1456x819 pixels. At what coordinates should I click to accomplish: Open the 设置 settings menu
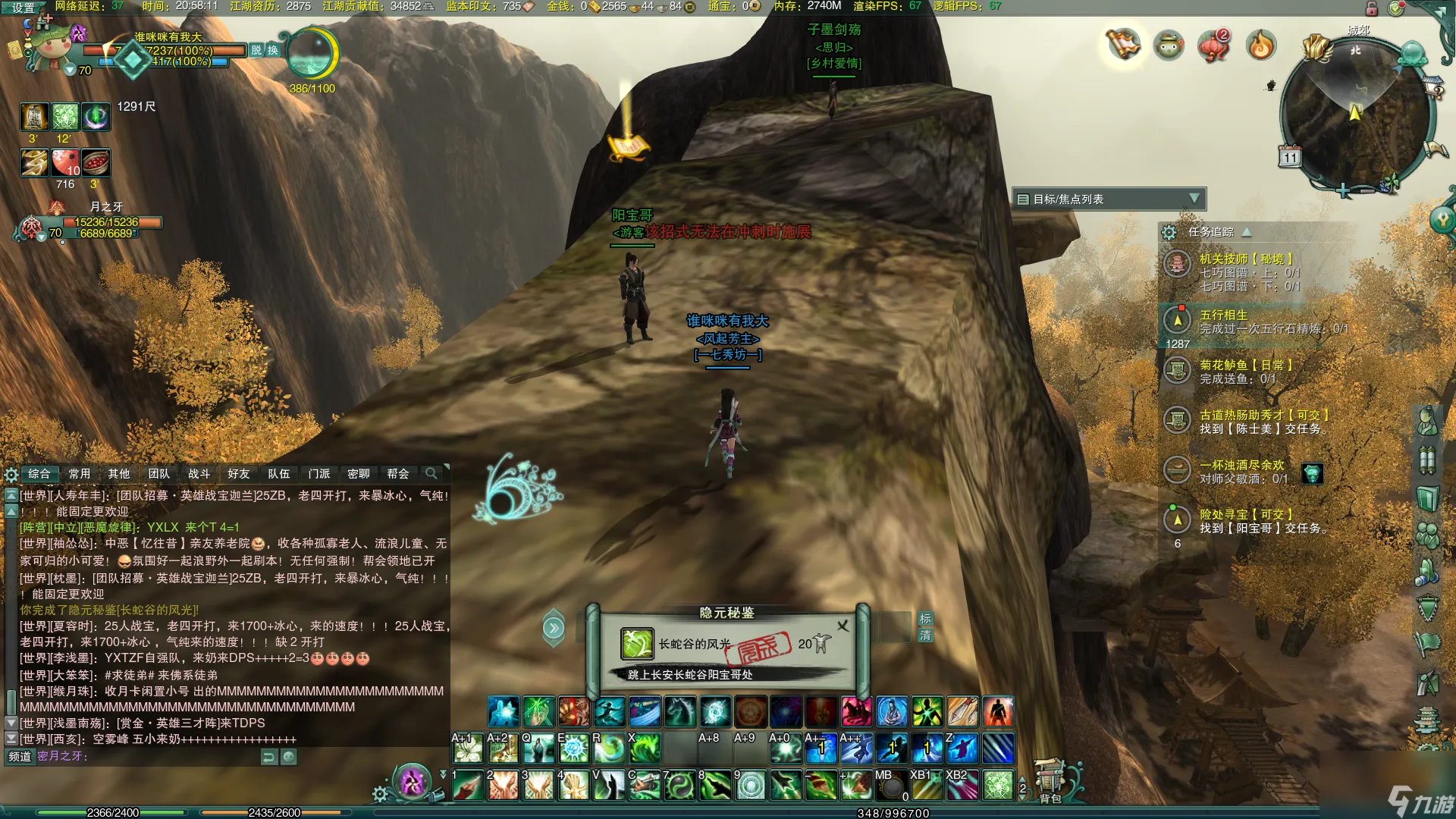[x=23, y=8]
